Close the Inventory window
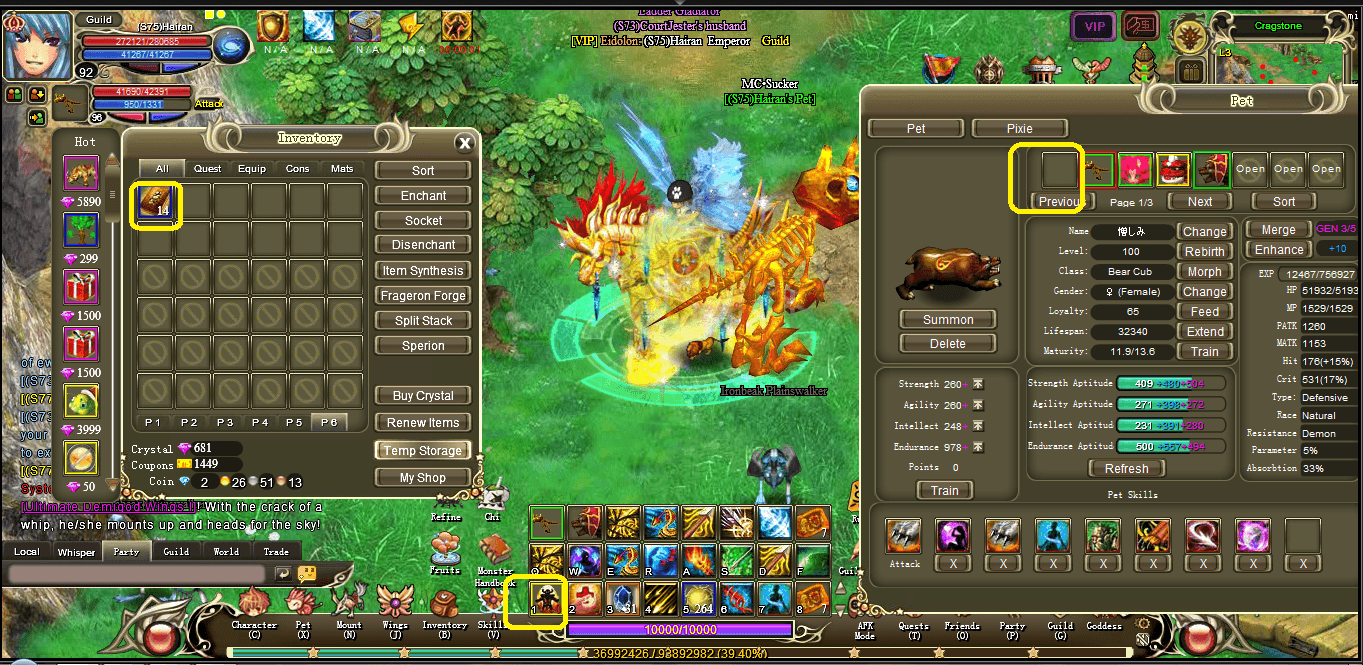 pyautogui.click(x=463, y=143)
